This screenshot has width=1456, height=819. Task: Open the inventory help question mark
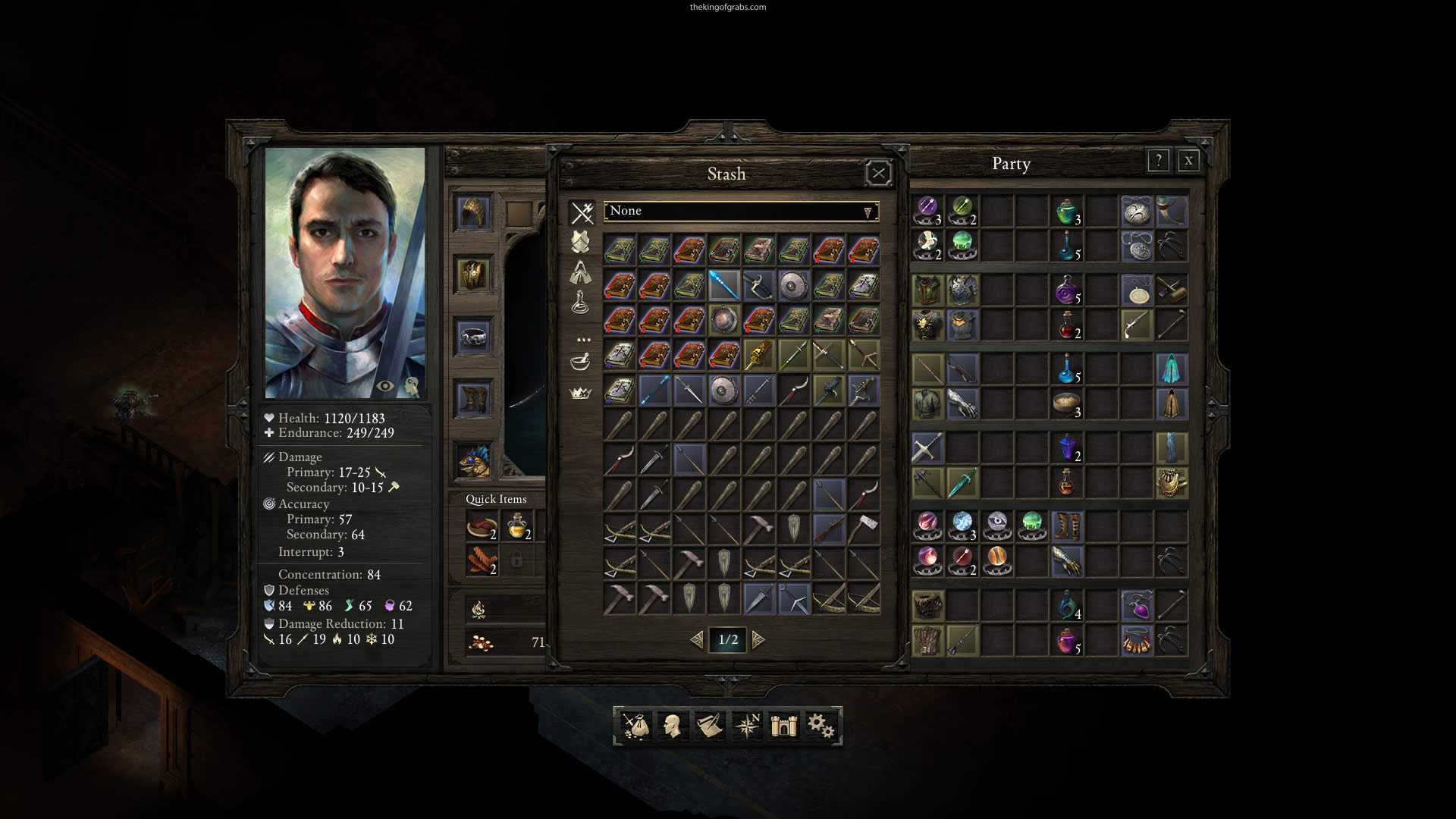(1158, 161)
